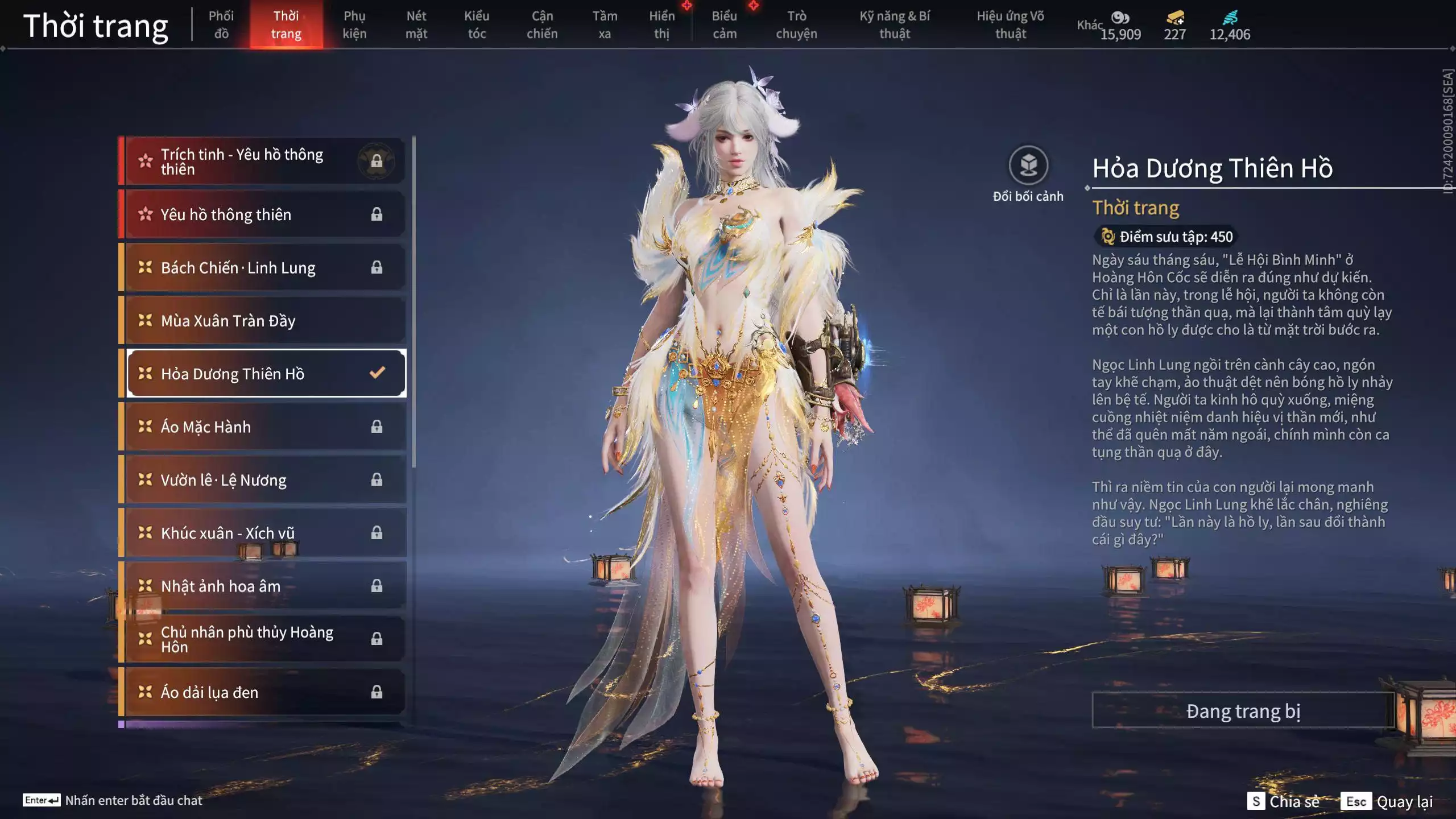
Task: Open the Phụ kiện tab
Action: 354,24
